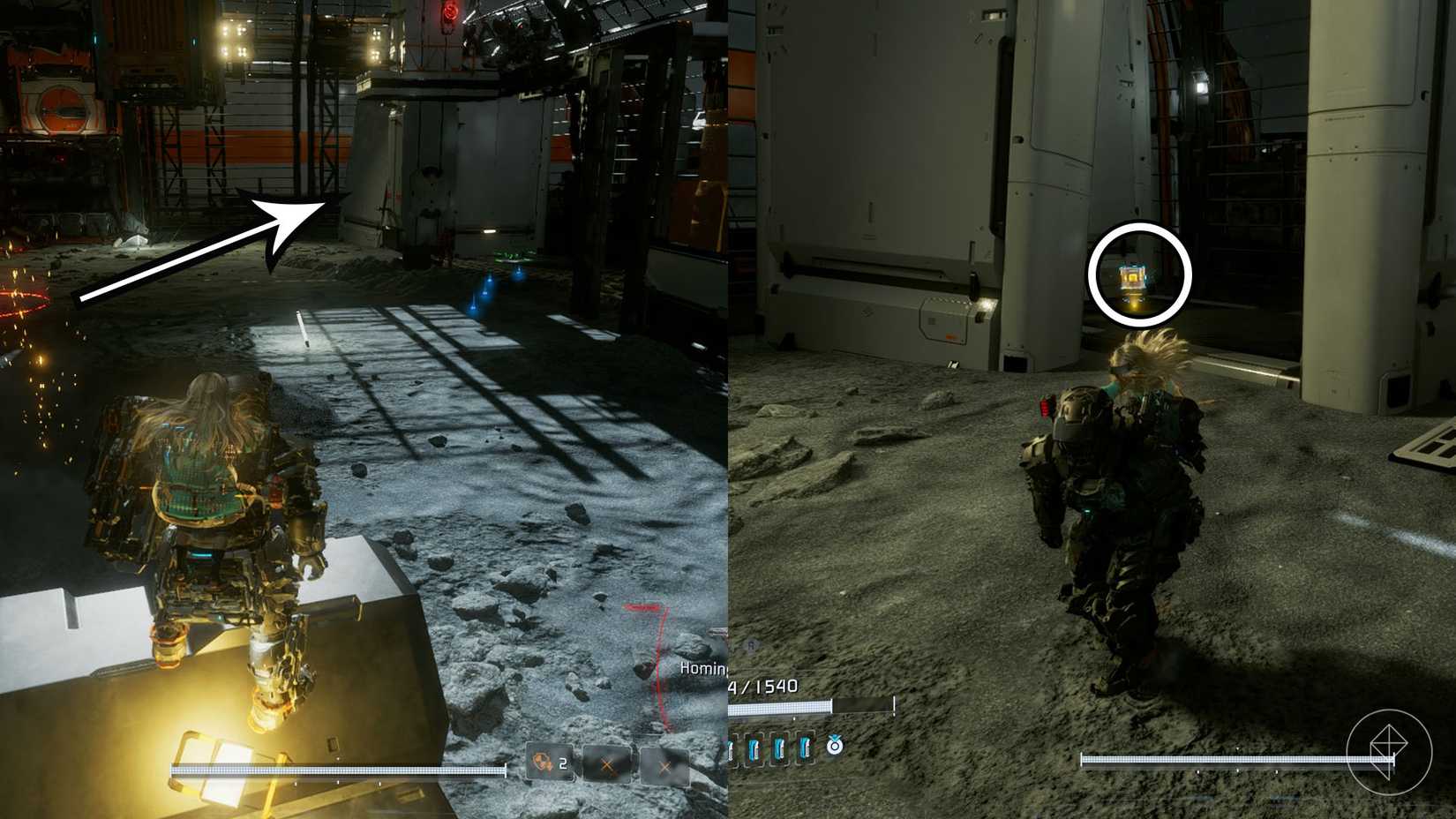
Task: Select the drone module icon showing quantity 2
Action: [543, 763]
